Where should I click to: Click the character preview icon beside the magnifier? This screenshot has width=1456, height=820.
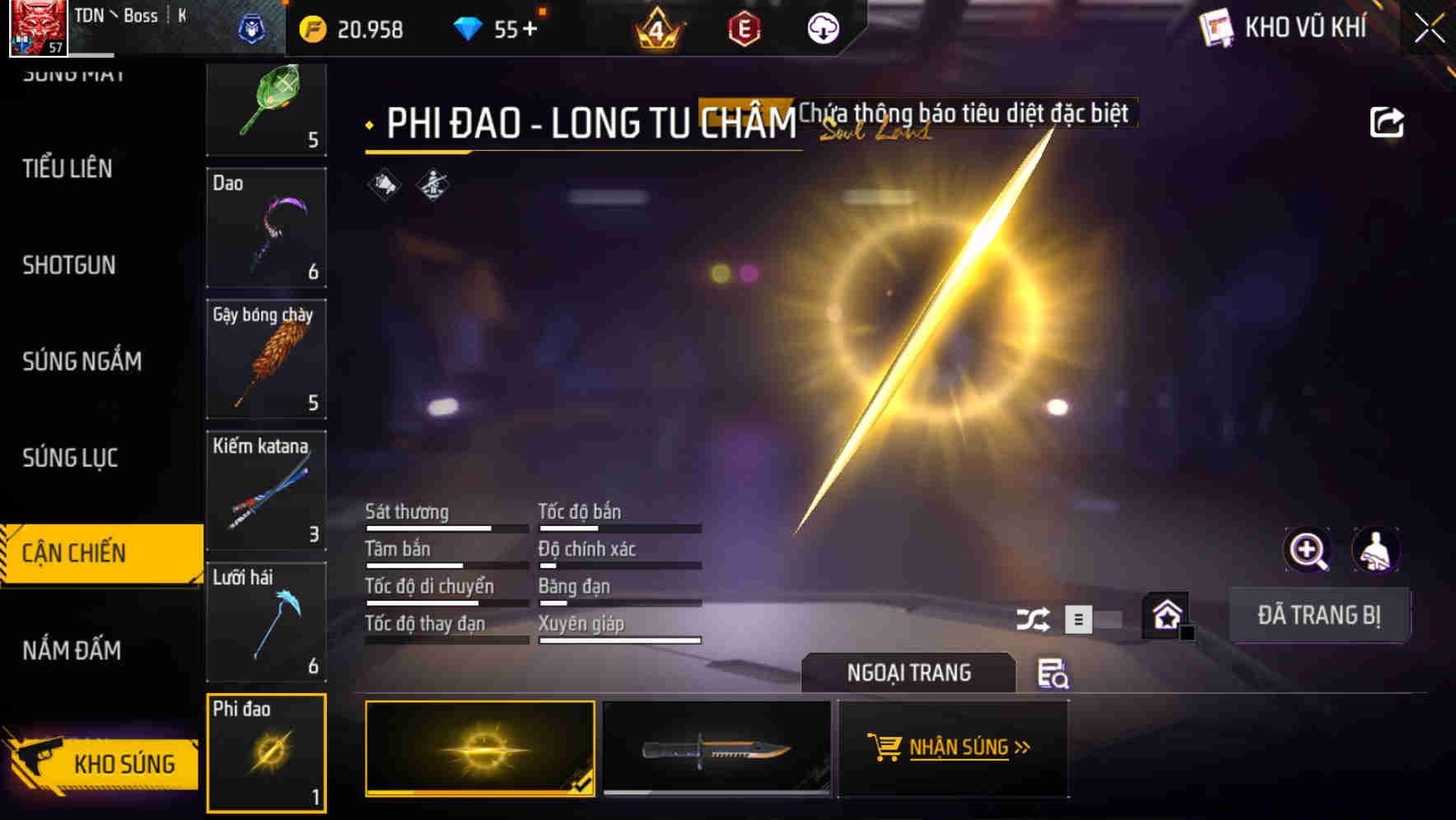click(x=1377, y=550)
